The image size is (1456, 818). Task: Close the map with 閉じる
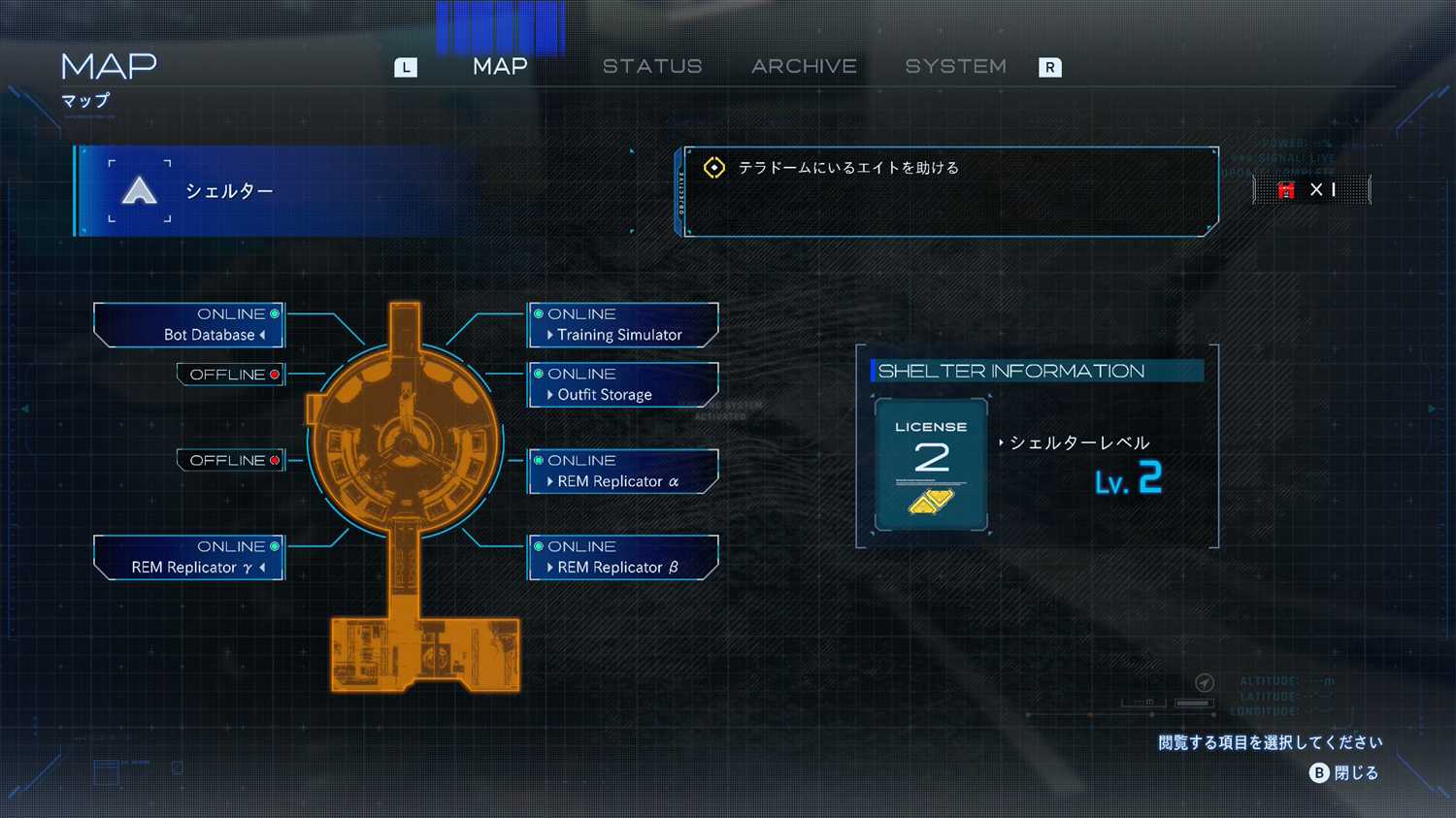(x=1344, y=773)
